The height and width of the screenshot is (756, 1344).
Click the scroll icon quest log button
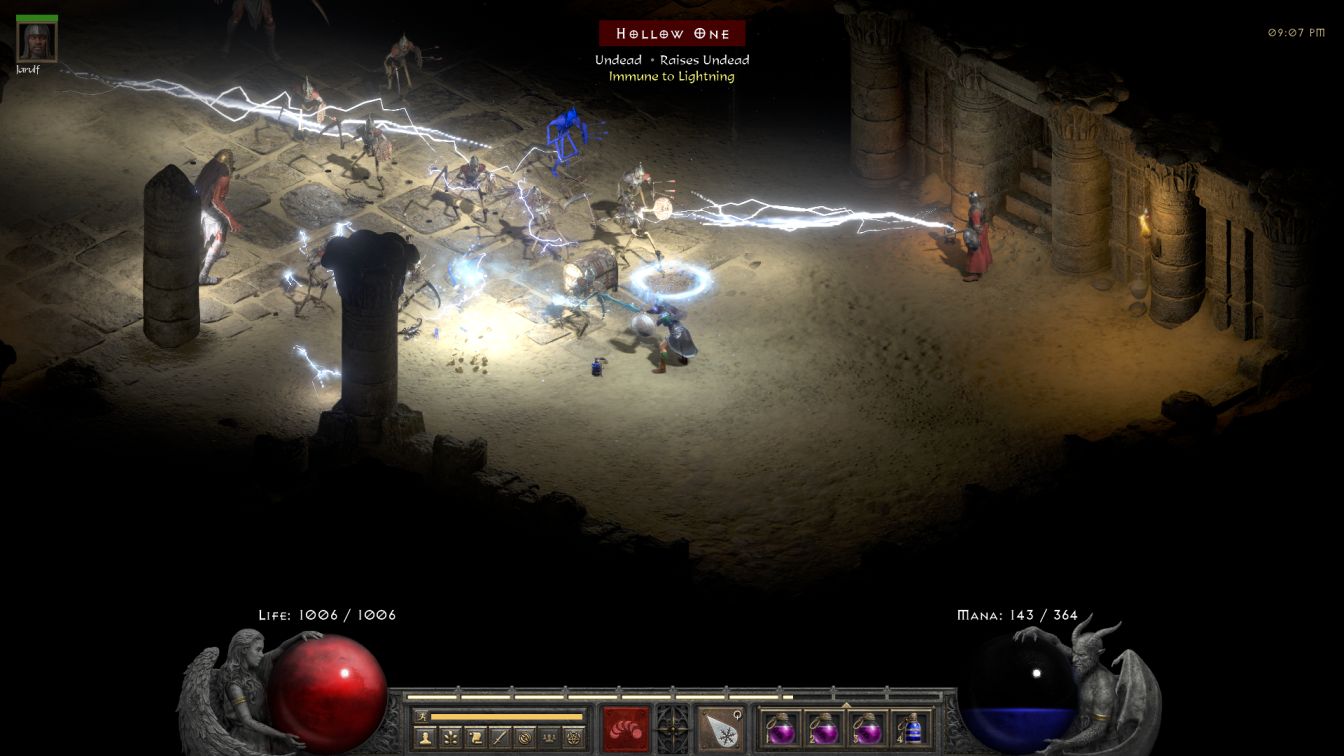(x=475, y=738)
